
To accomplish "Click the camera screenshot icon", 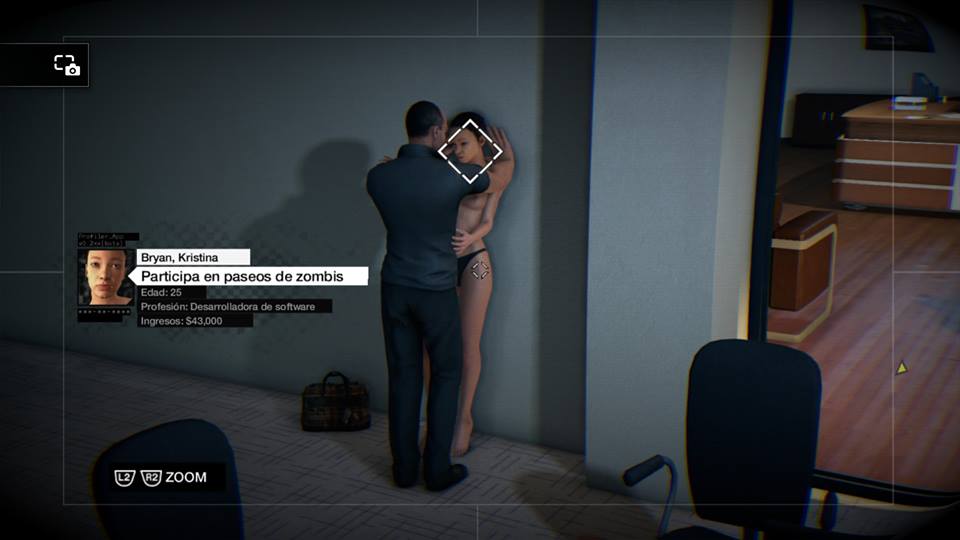I will [x=66, y=65].
